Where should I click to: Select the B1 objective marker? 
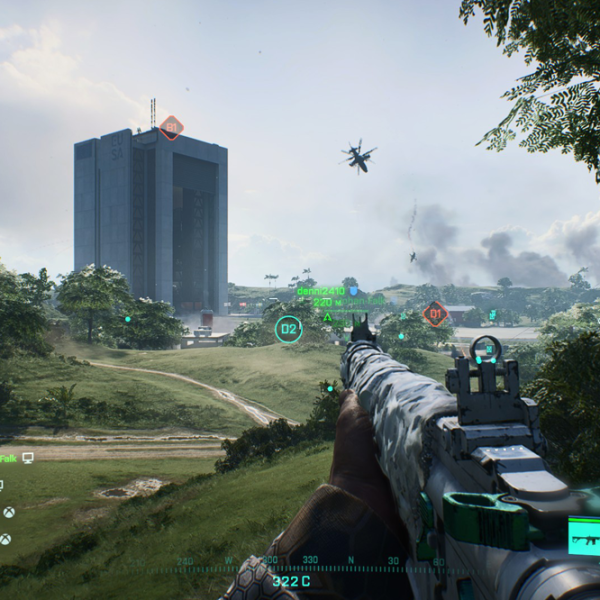(171, 127)
